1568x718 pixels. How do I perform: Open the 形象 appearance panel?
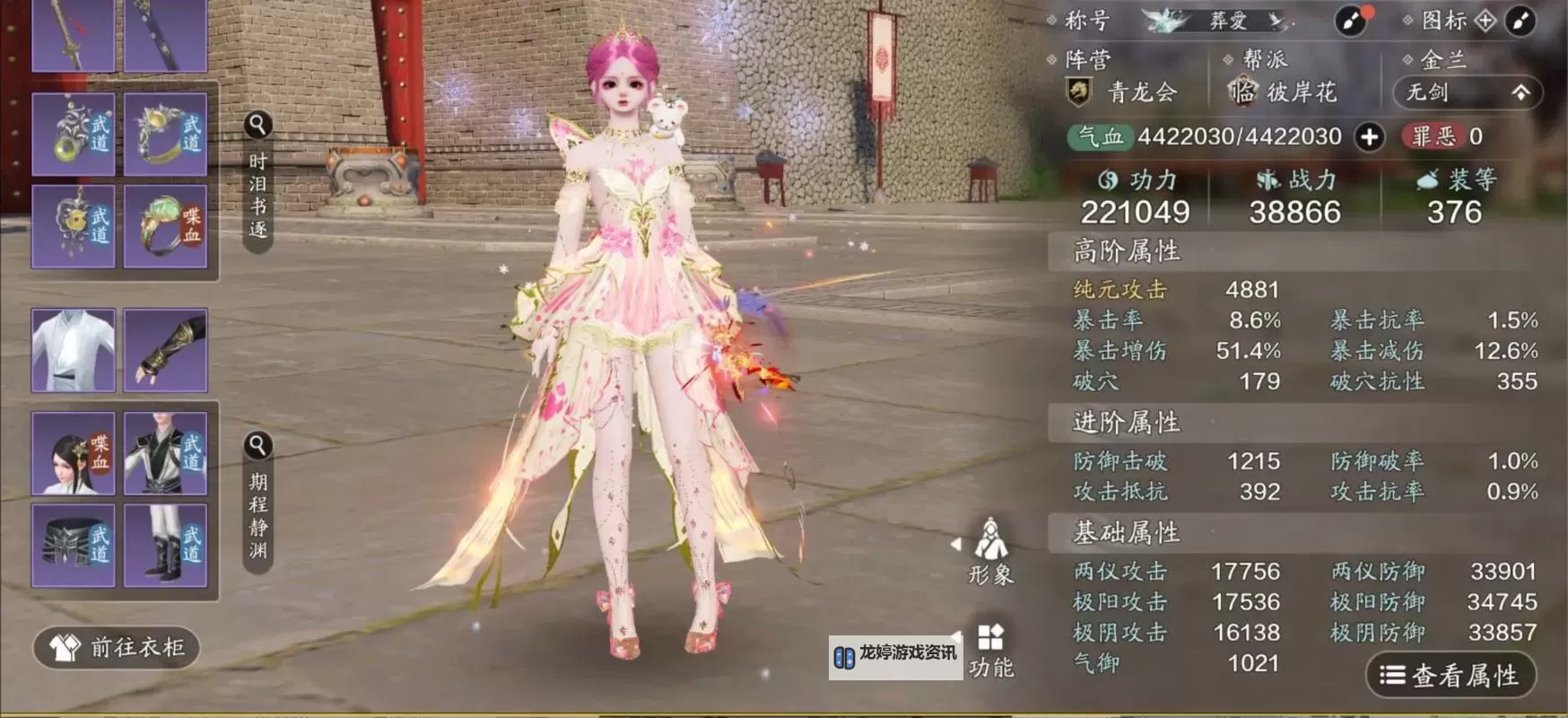point(990,551)
